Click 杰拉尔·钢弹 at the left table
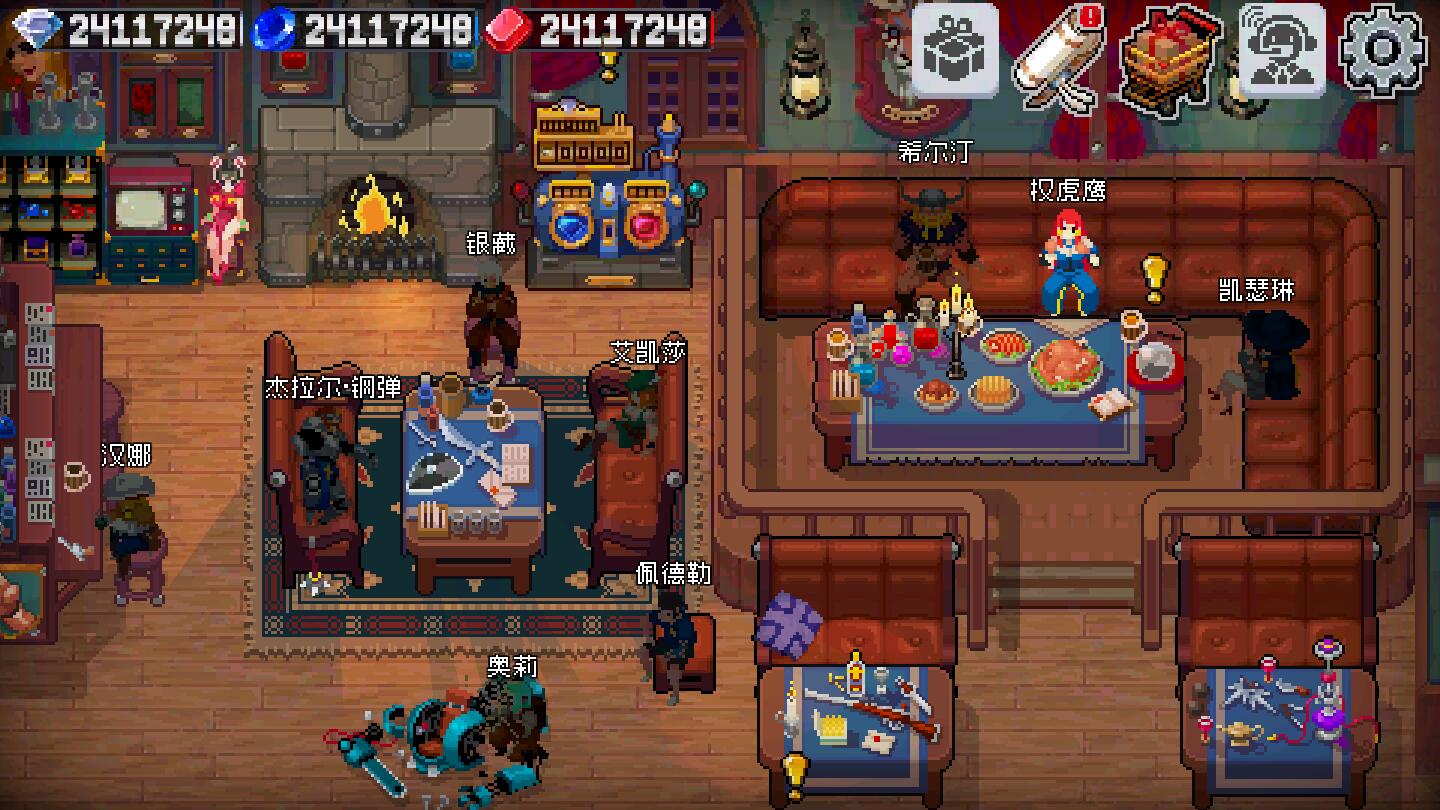The image size is (1440, 810). (x=318, y=460)
